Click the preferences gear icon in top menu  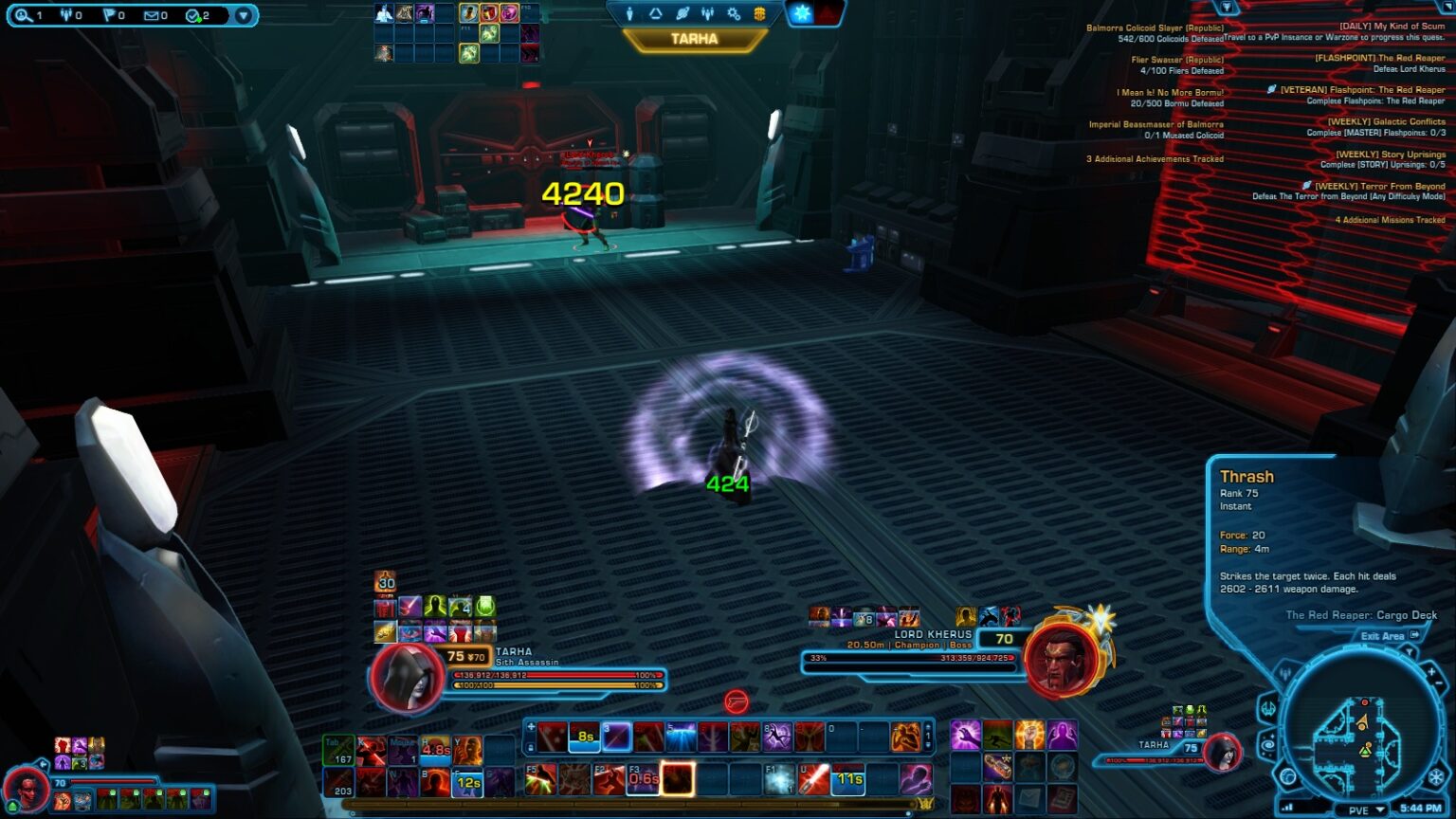(x=732, y=13)
